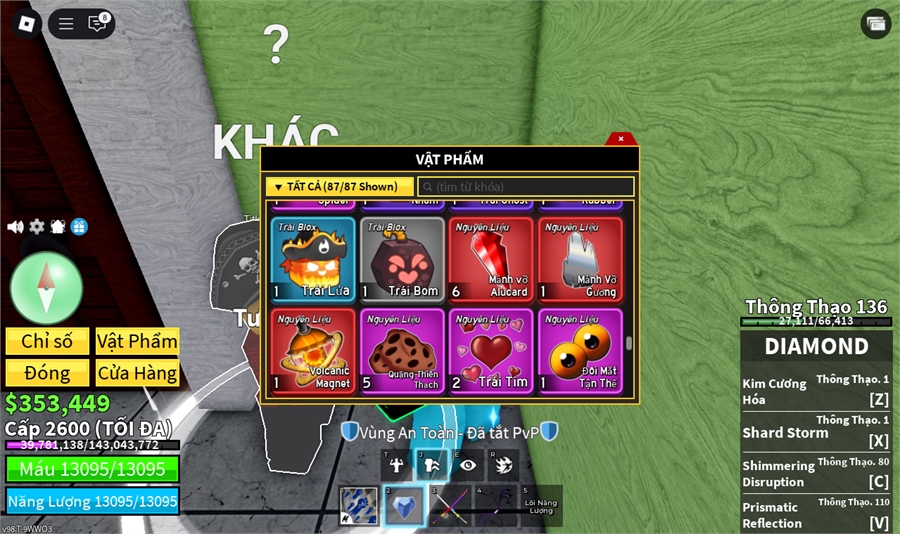
Task: Open the gear settings icon
Action: coord(37,227)
